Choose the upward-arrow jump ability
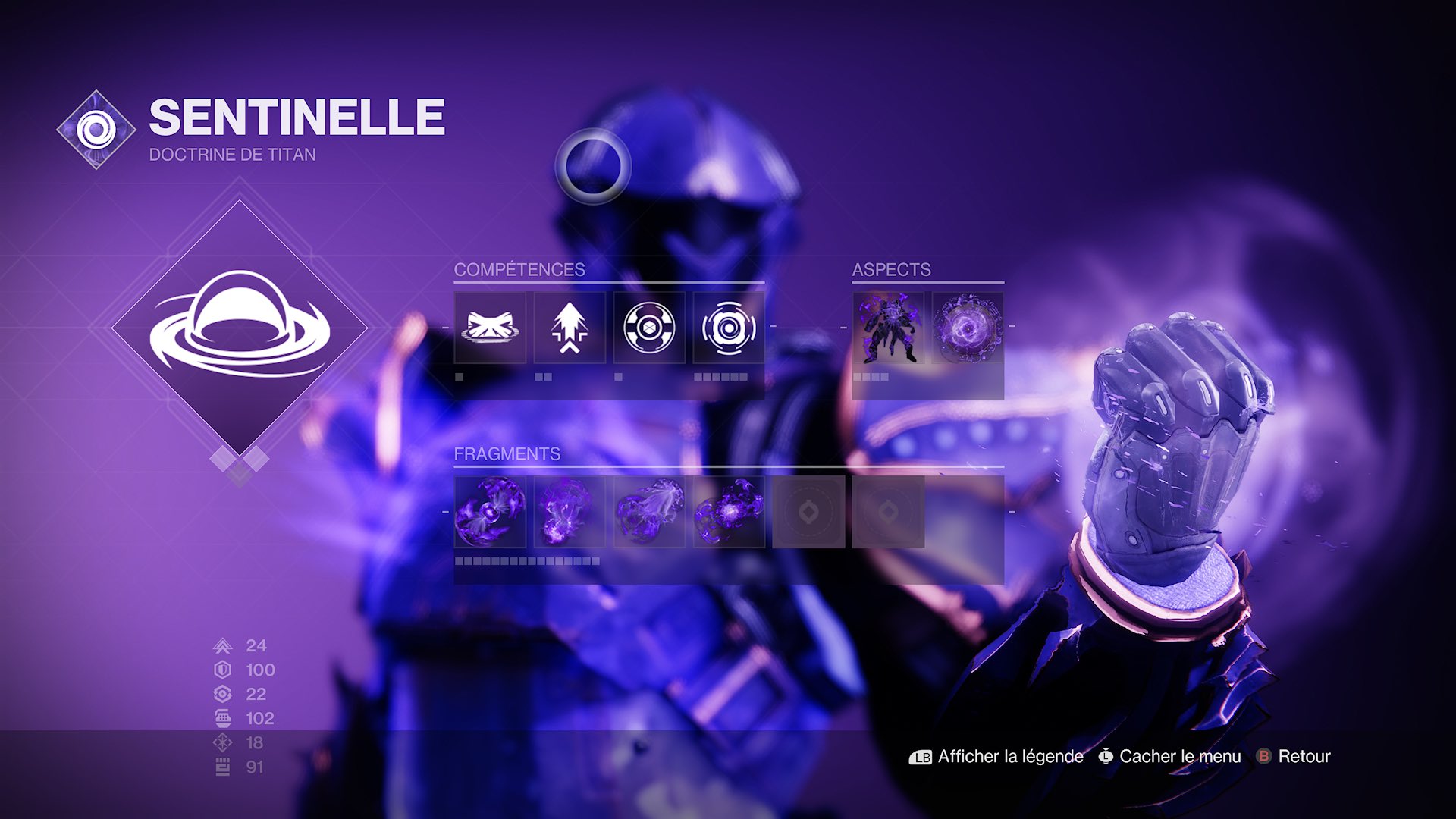This screenshot has height=819, width=1456. click(x=570, y=328)
